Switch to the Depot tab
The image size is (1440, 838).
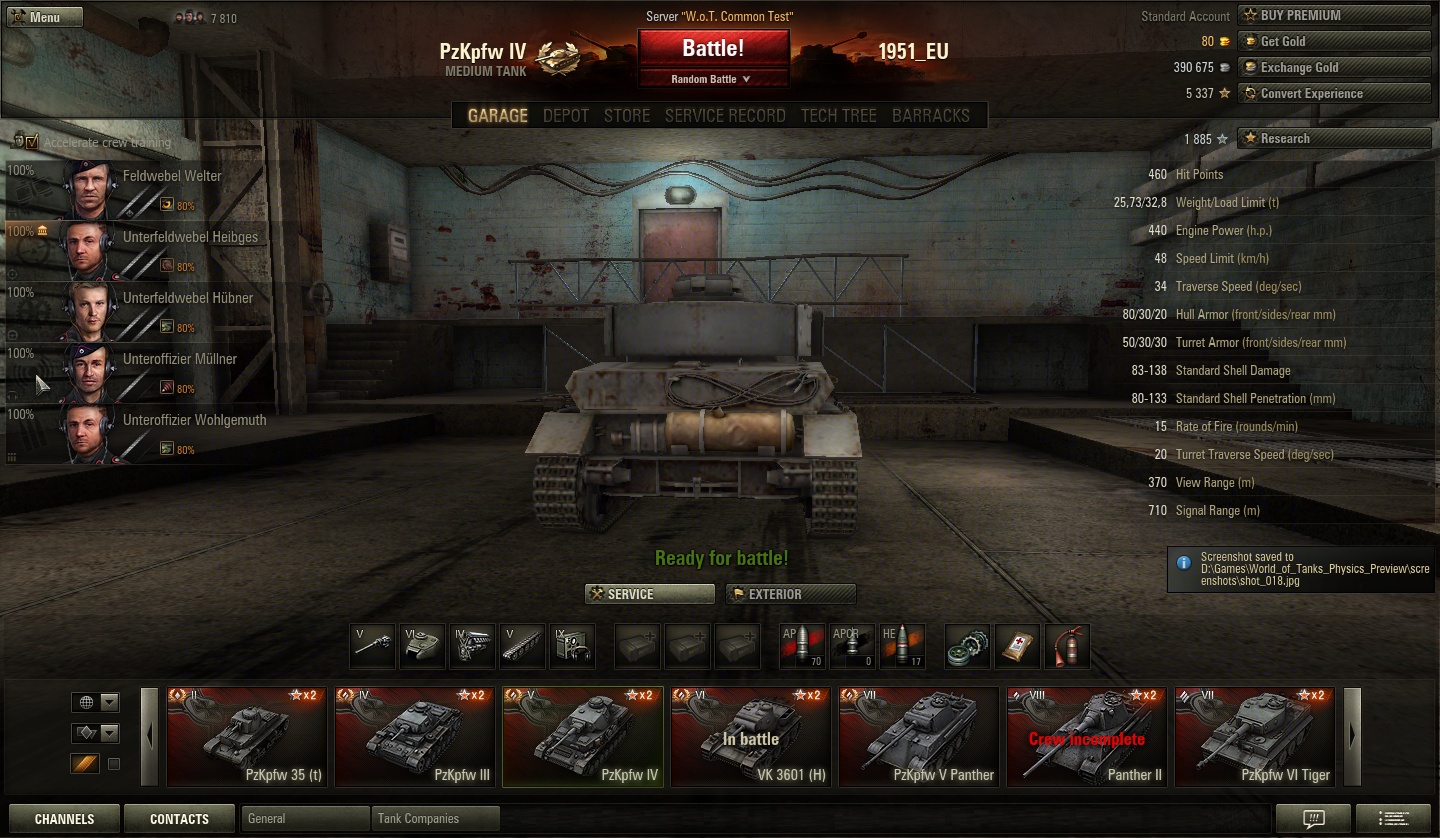click(566, 115)
